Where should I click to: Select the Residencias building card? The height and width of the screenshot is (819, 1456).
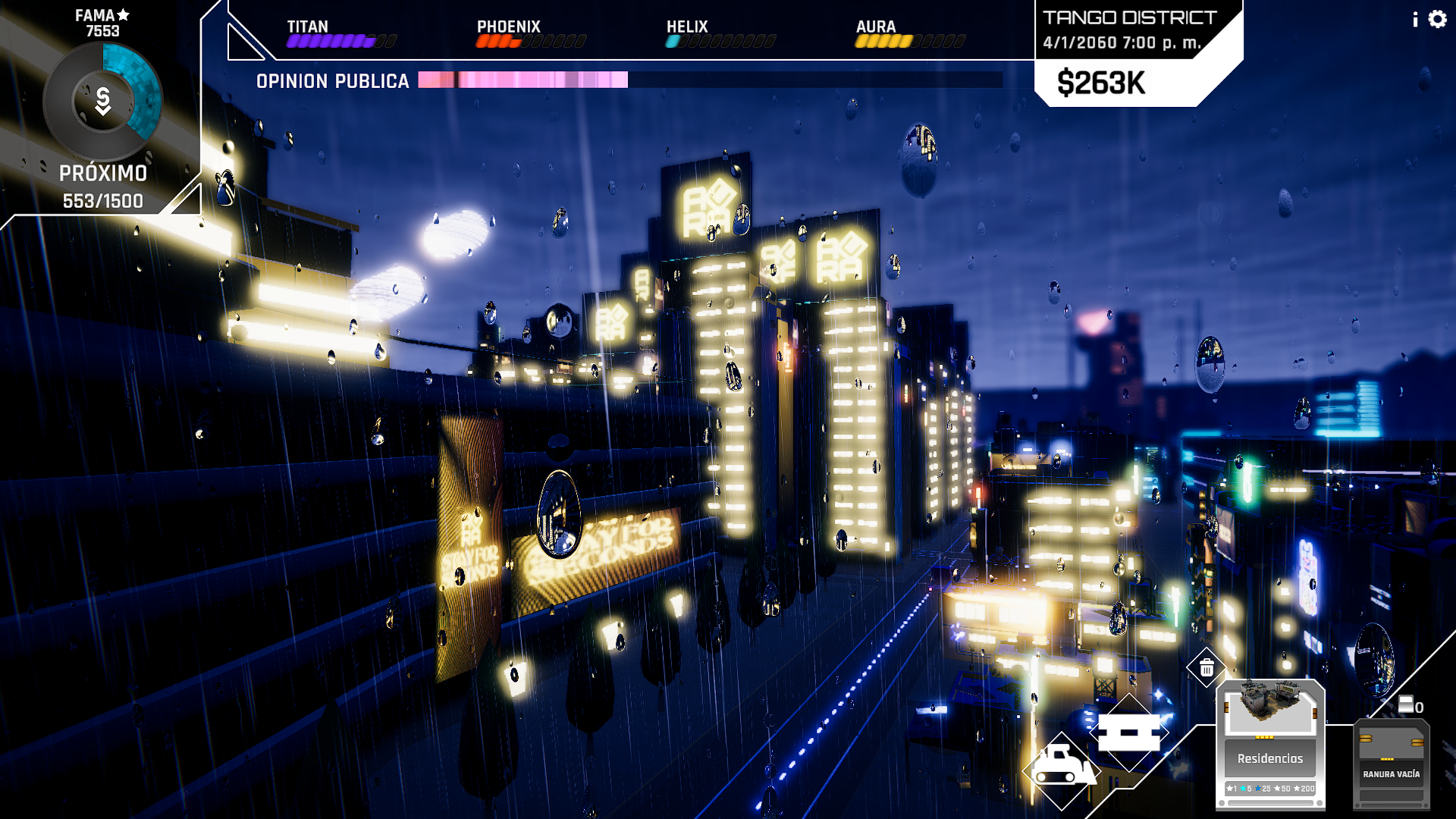coord(1270,744)
